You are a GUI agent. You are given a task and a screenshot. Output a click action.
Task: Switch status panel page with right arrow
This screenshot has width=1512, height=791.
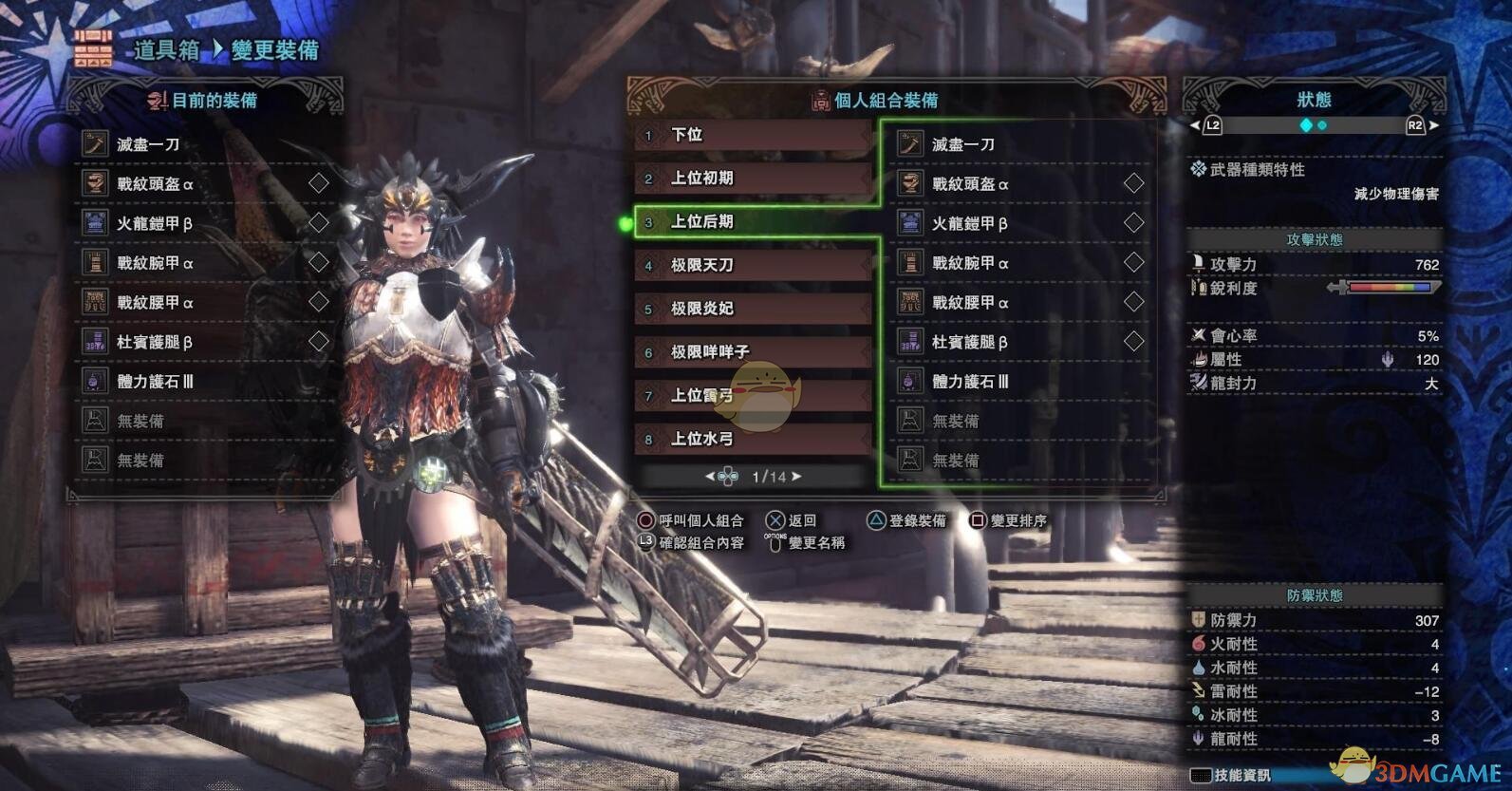coord(1433,125)
